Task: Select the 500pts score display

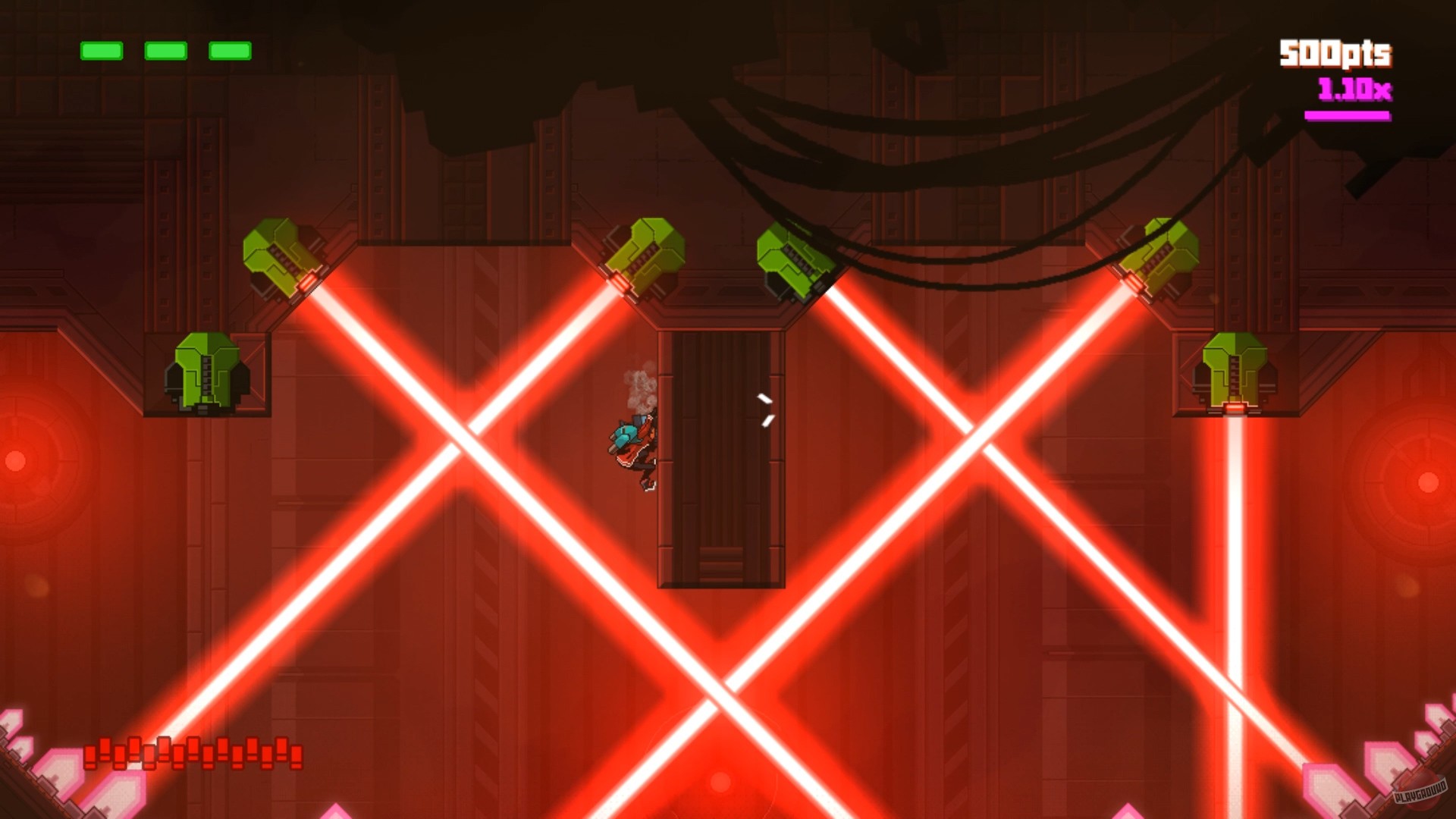Action: pyautogui.click(x=1335, y=52)
